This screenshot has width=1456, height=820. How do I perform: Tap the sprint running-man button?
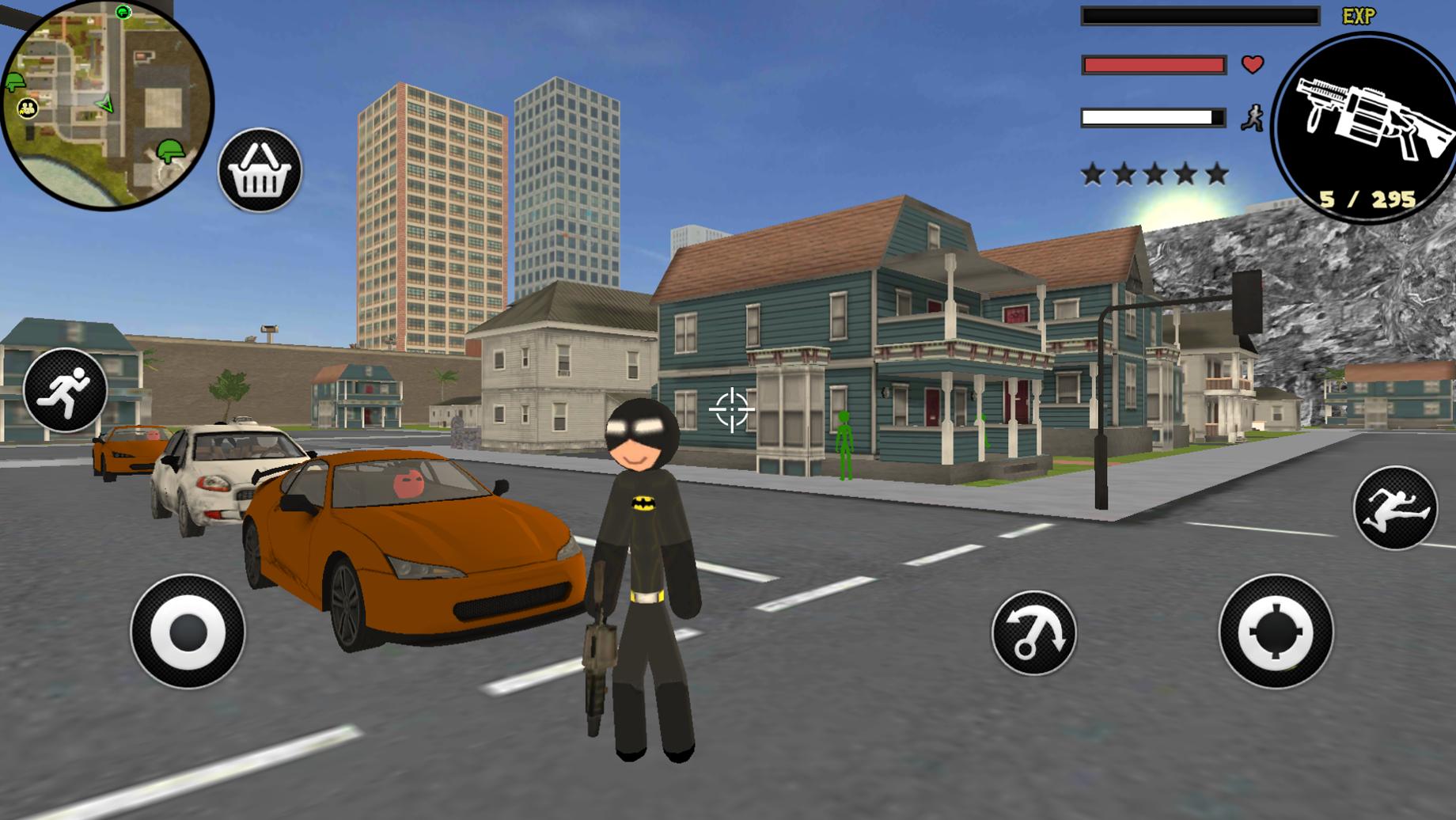65,389
